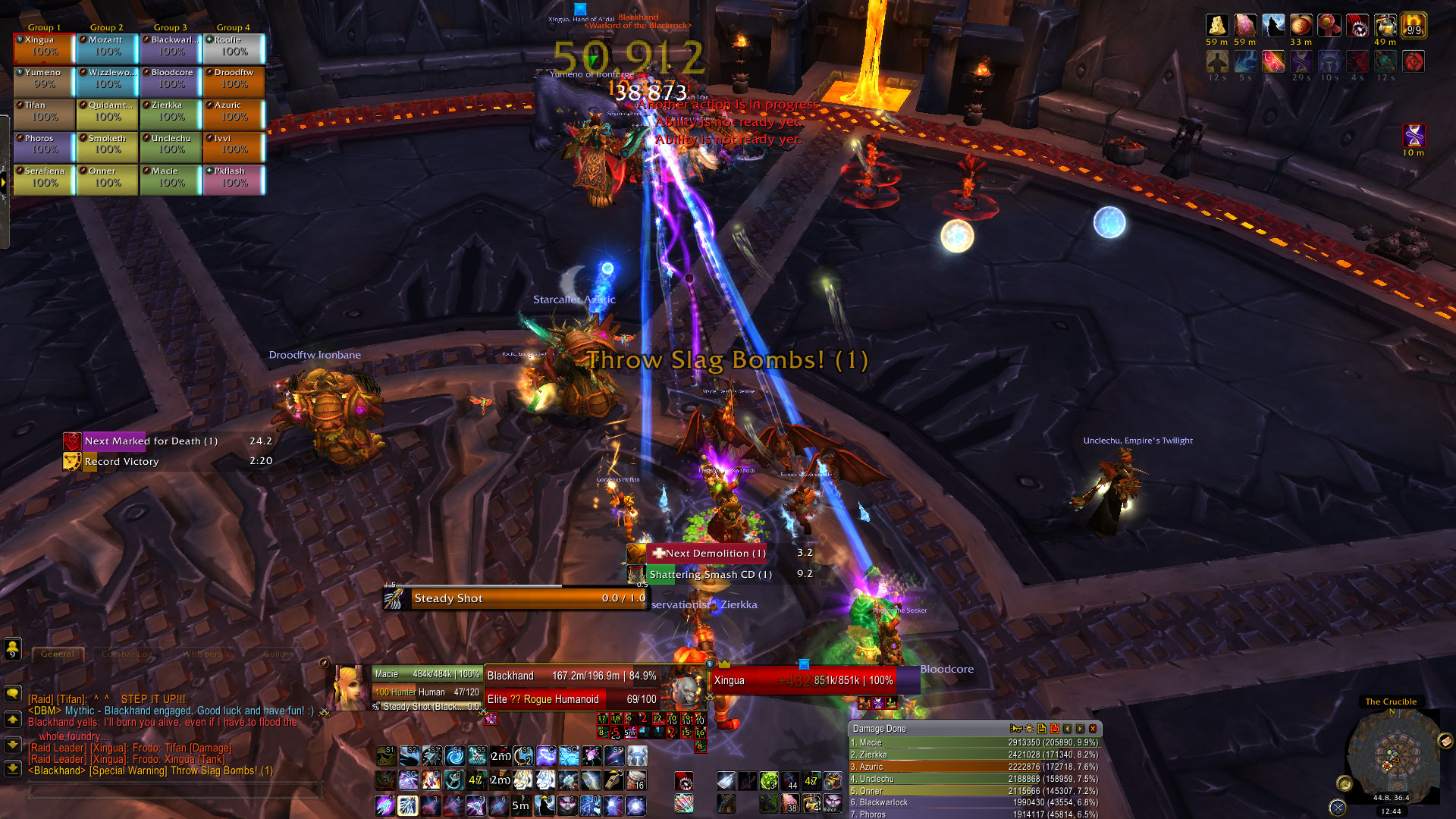Jump chat to the bottom

[x=13, y=768]
